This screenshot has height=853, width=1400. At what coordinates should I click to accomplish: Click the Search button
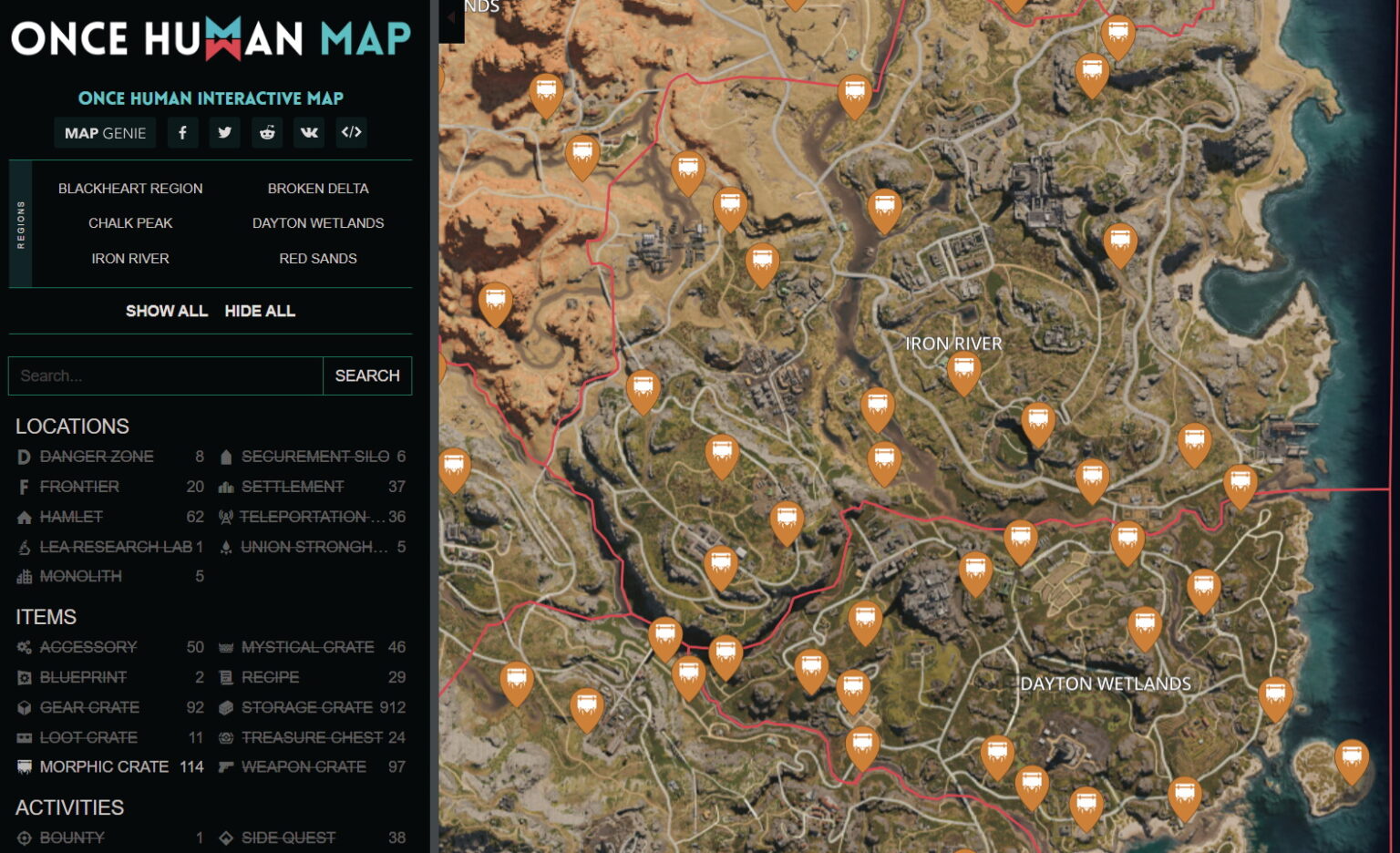(x=367, y=375)
